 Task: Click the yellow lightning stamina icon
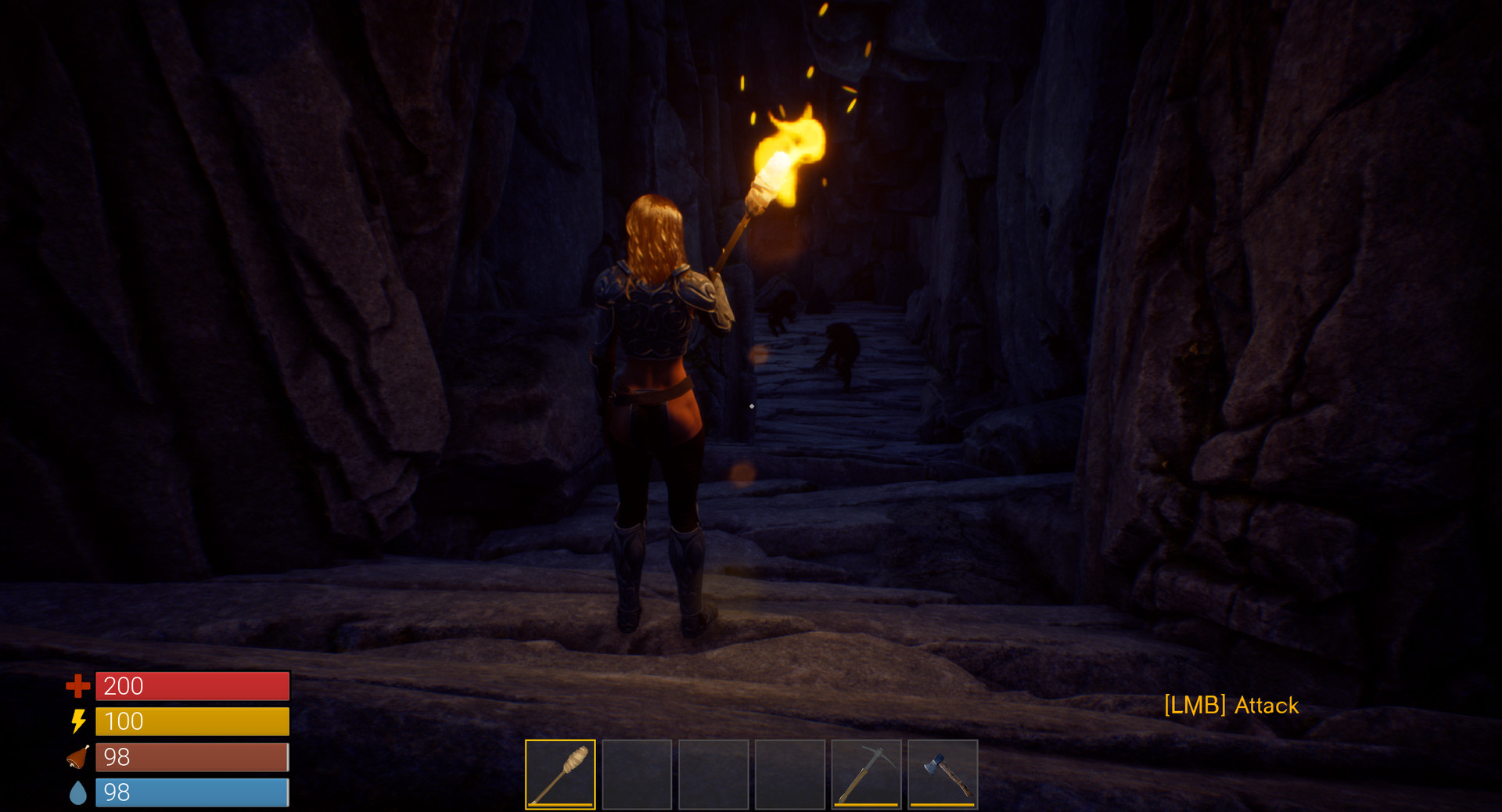coord(78,722)
